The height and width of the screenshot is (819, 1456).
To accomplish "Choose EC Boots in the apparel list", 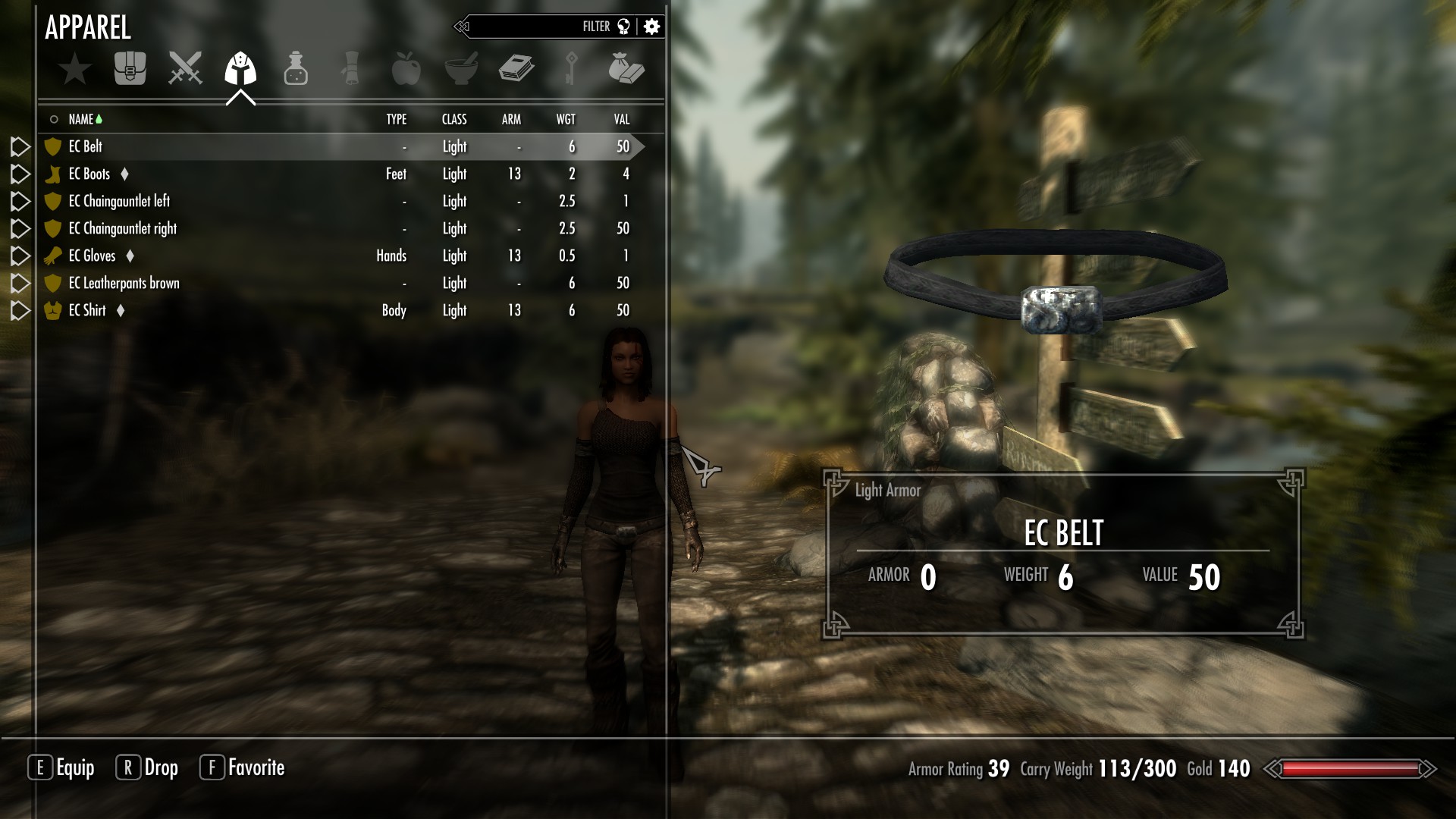I will coord(89,174).
